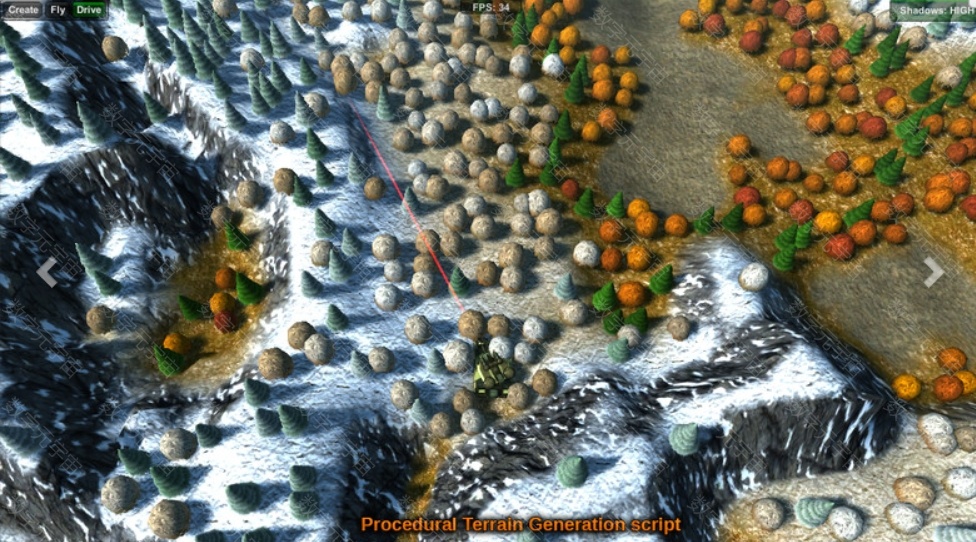Advance to the next image with right arrow
The image size is (976, 542).
point(933,270)
